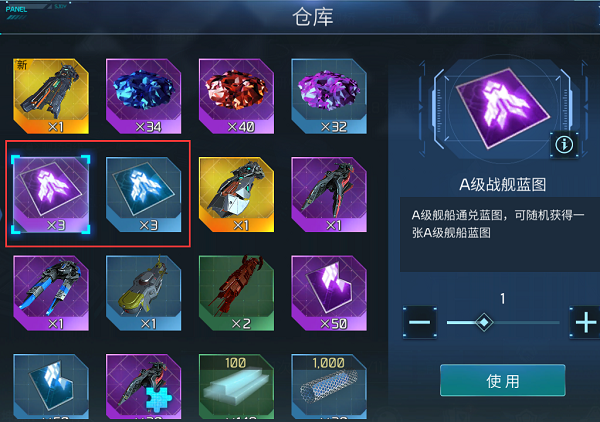Select the blue crystal stack ×34

(142, 95)
